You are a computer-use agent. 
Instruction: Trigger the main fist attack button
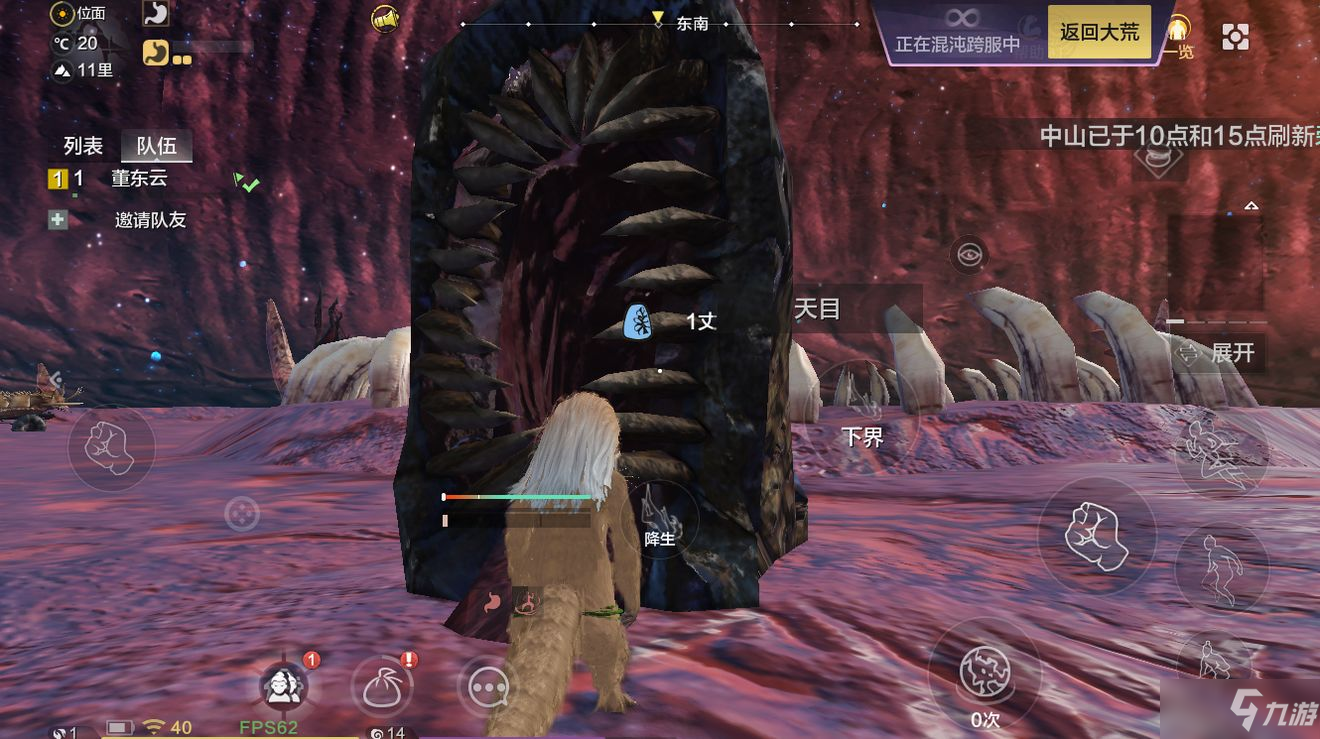tap(1097, 536)
